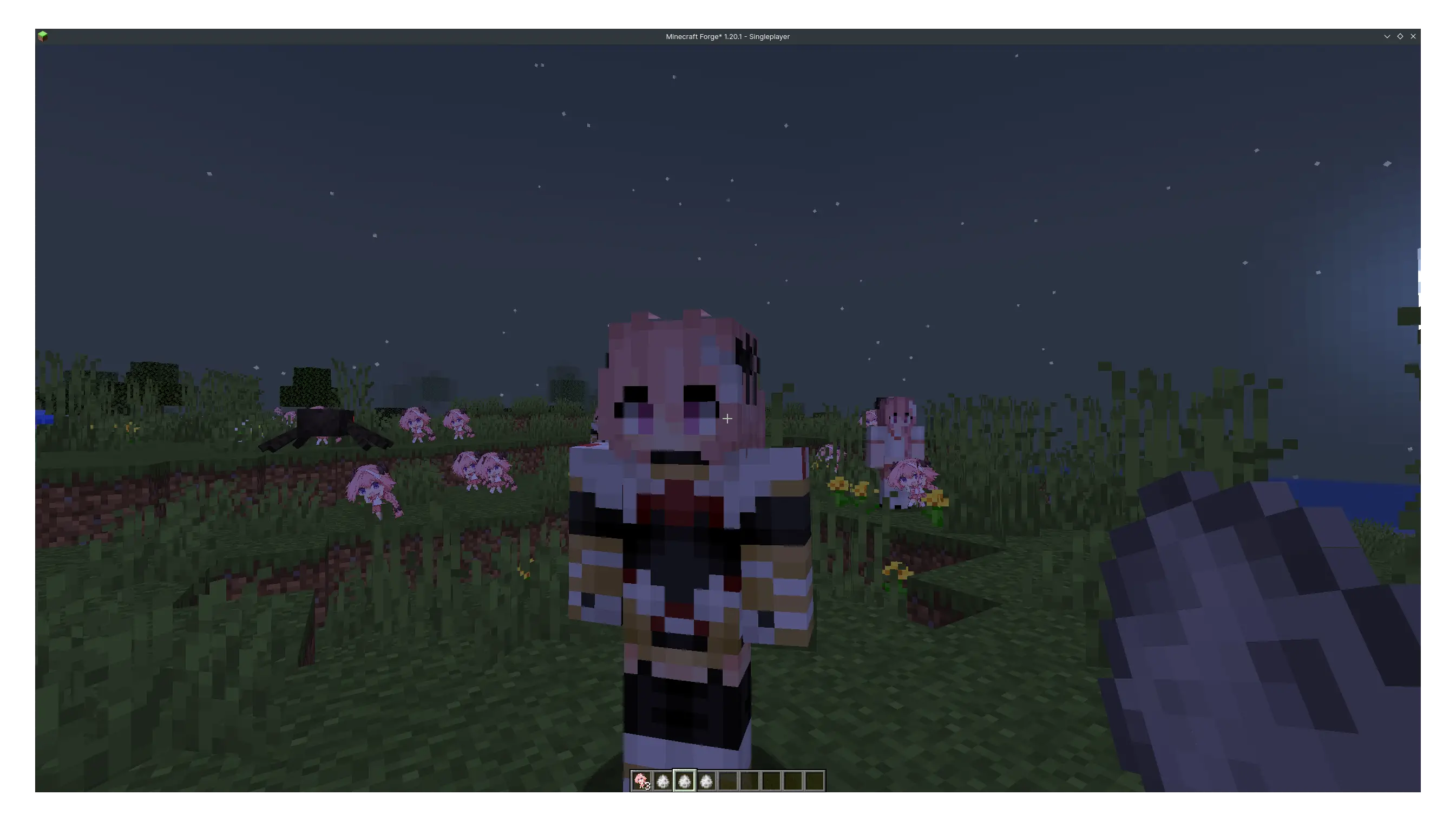Toggle the window state with the chevron control
Screen dimensions: 1456x834
click(x=1387, y=36)
